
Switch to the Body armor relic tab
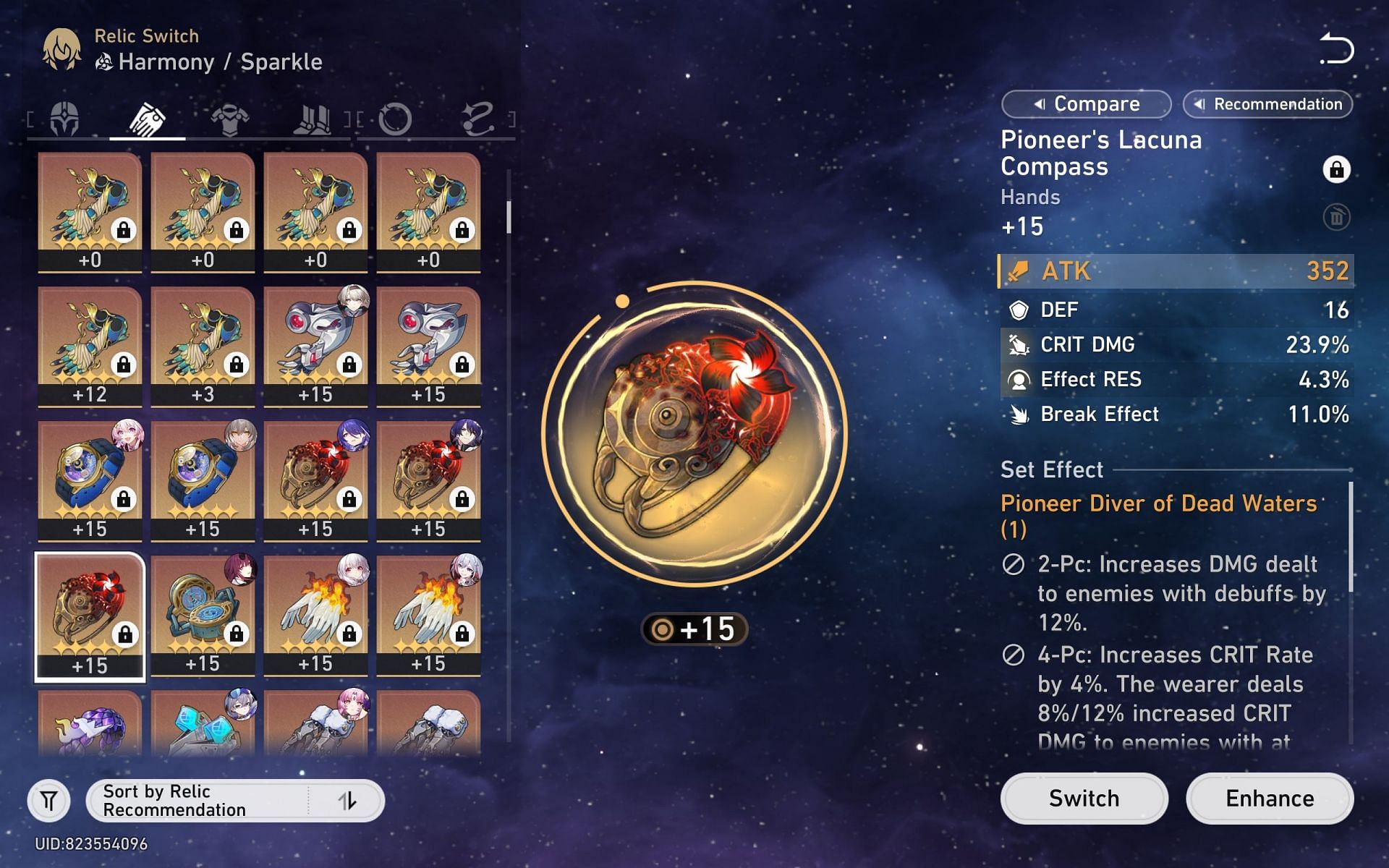pyautogui.click(x=230, y=119)
